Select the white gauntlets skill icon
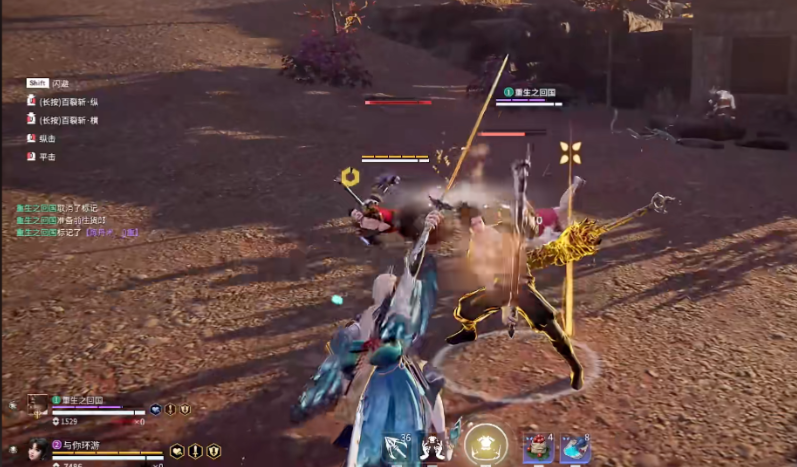The width and height of the screenshot is (797, 467). coord(435,448)
